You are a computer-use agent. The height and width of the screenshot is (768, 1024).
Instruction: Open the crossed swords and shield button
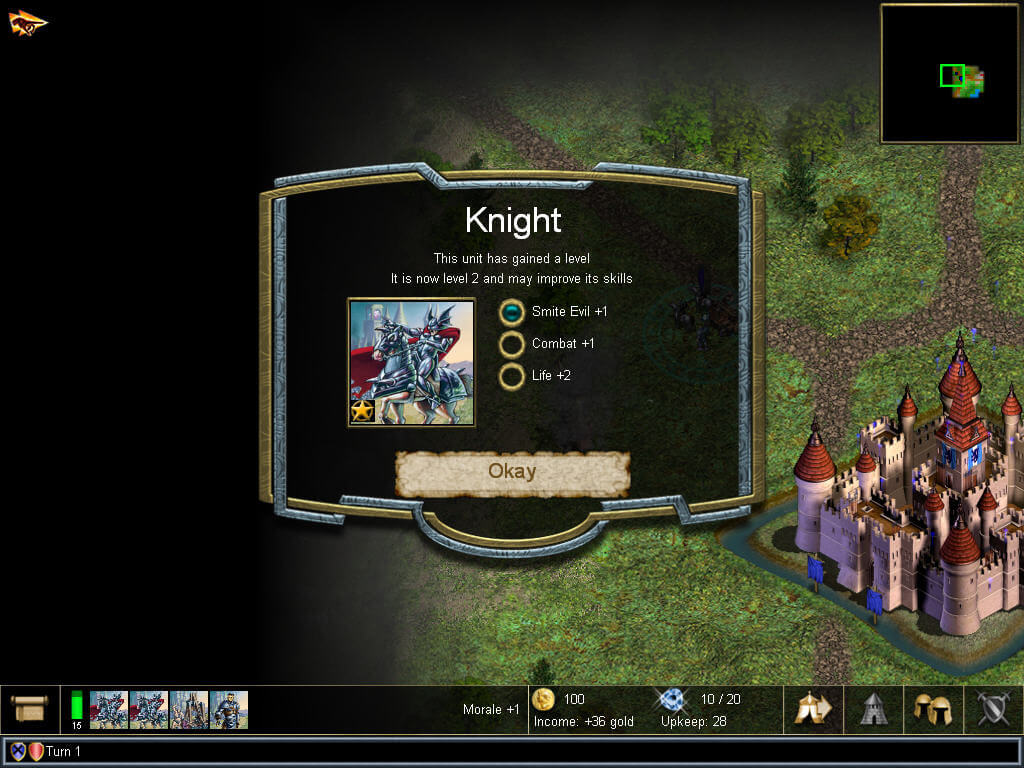coord(993,709)
